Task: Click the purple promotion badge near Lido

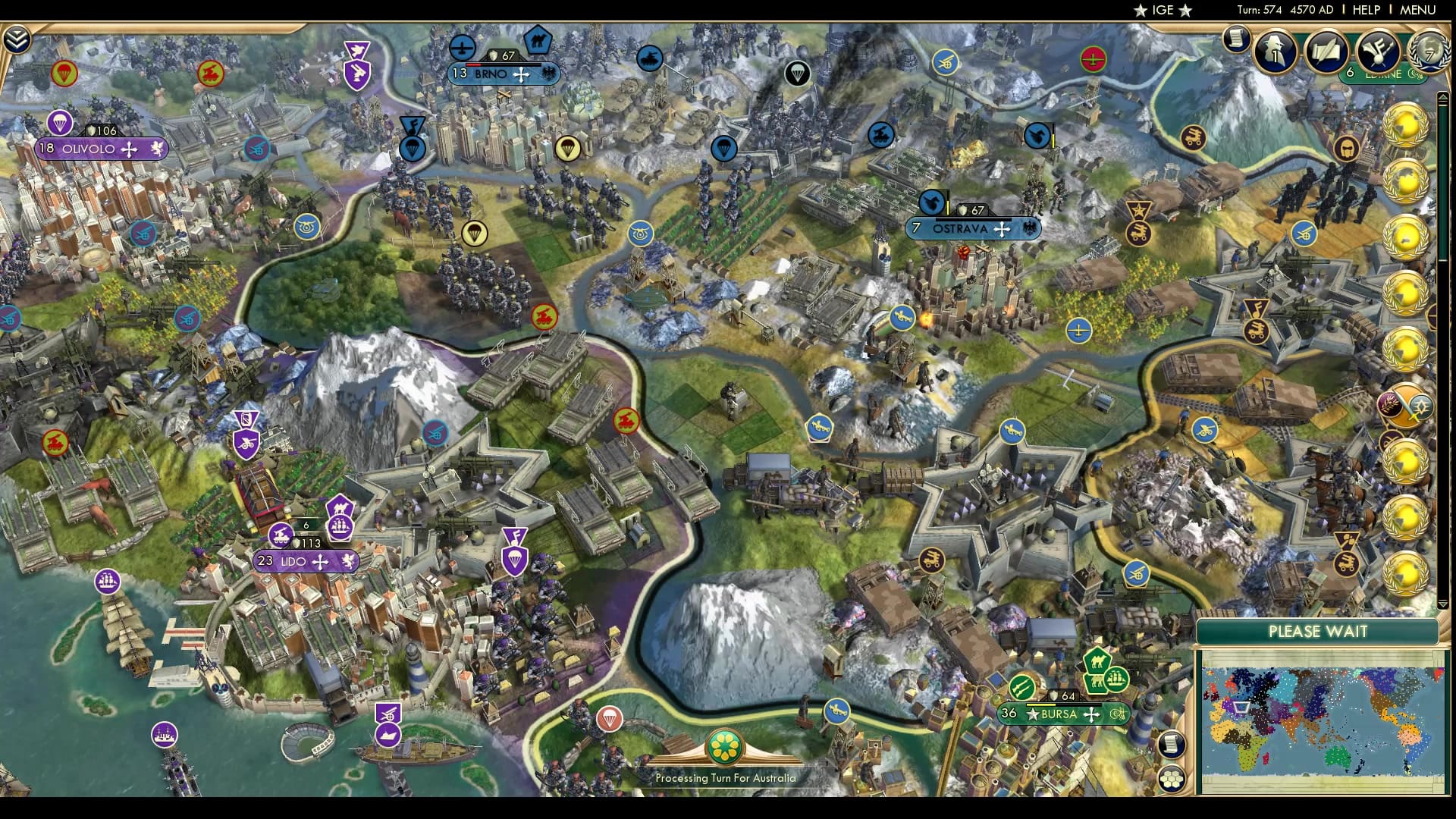Action: pyautogui.click(x=515, y=538)
